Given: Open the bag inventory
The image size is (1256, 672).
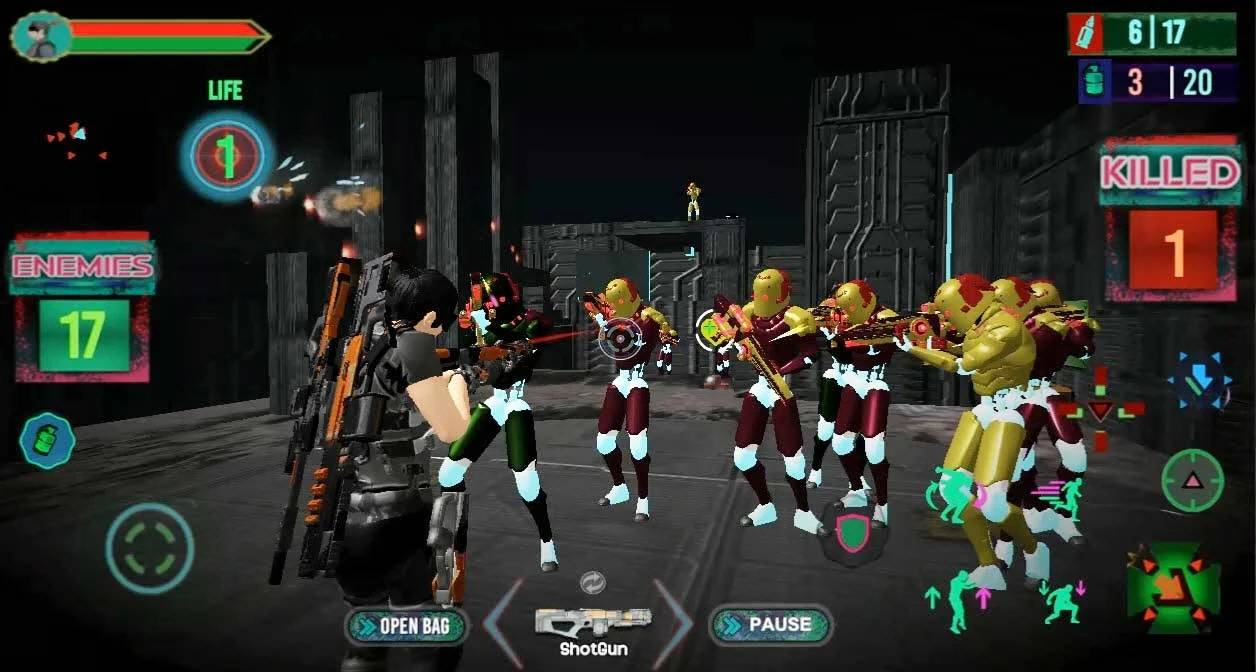Looking at the screenshot, I should (407, 627).
